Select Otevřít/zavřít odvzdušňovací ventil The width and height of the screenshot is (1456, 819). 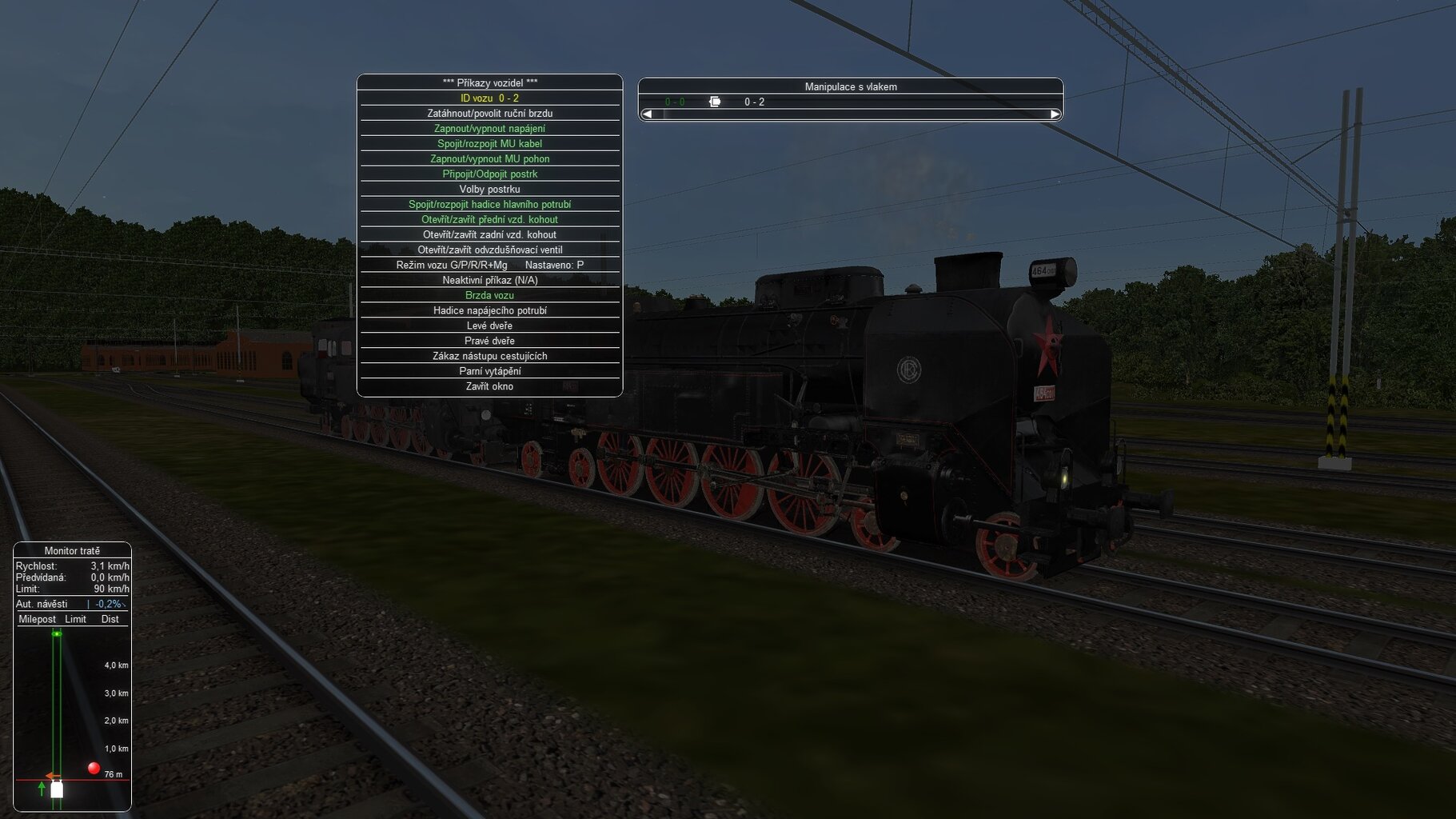tap(489, 250)
